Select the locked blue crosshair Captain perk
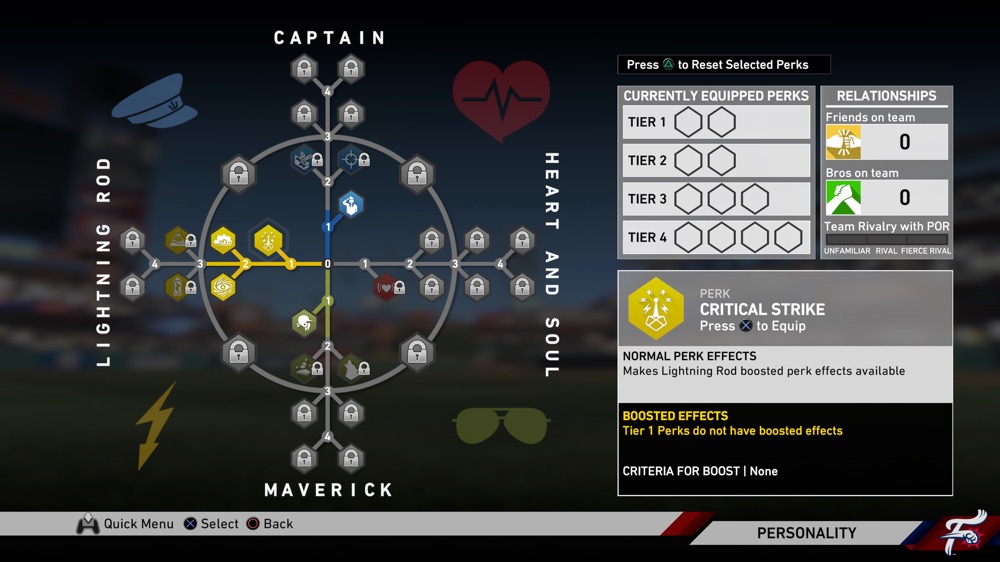1000x562 pixels. point(351,158)
